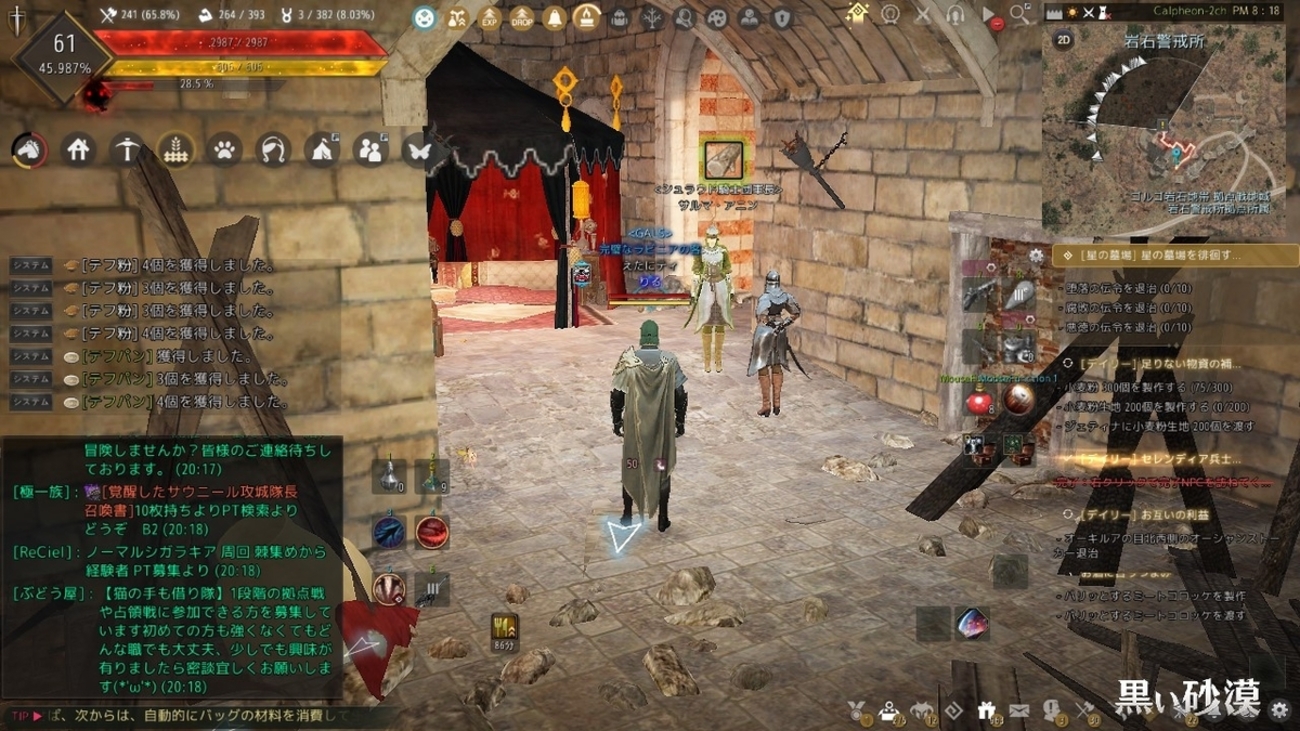
Task: Select the 星の墓場 quest tracker header
Action: [x=1160, y=256]
